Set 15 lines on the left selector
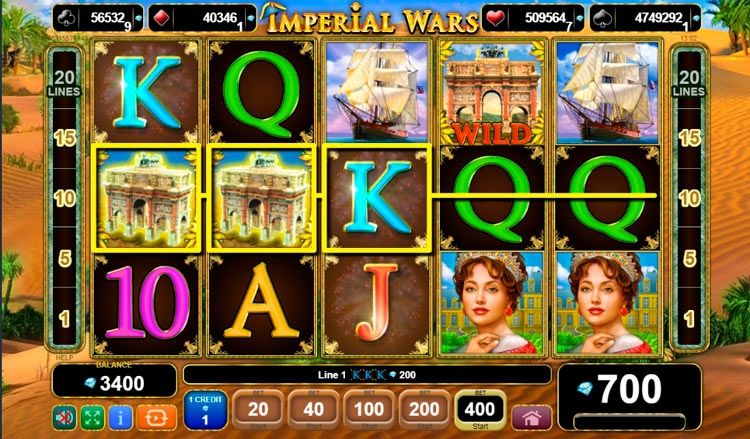The image size is (750, 439). tap(65, 138)
